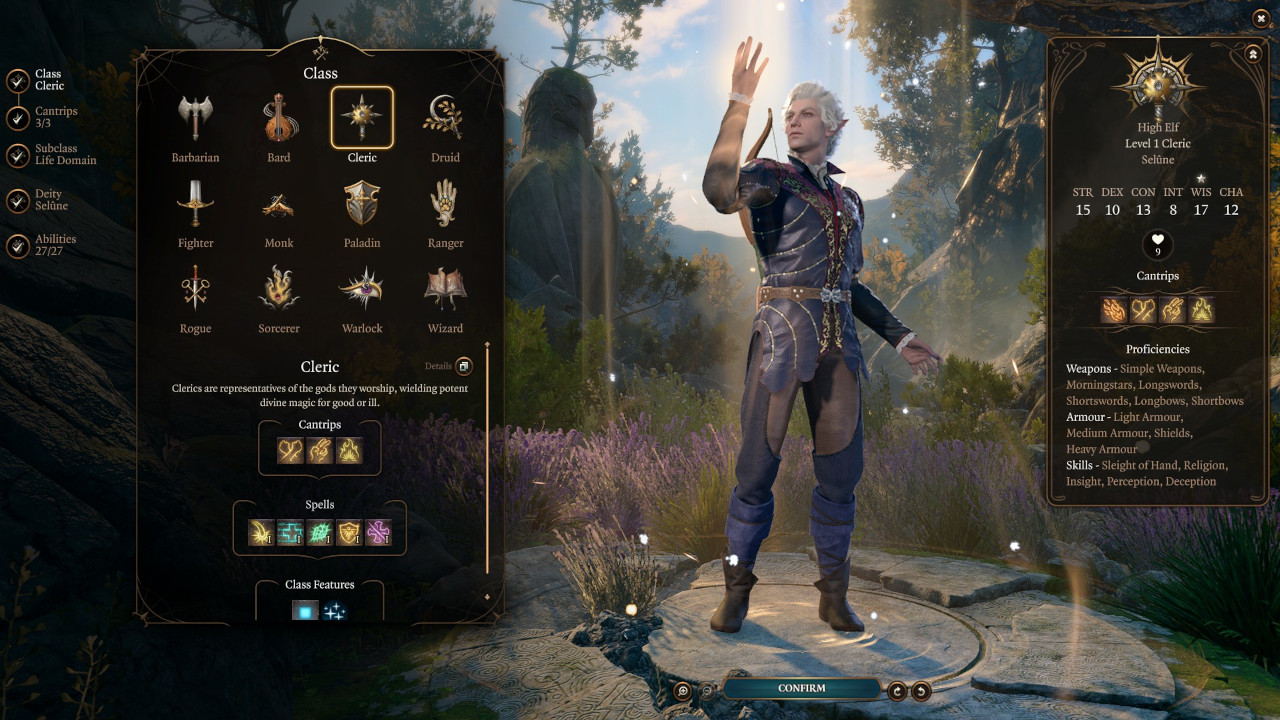Image resolution: width=1280 pixels, height=720 pixels.
Task: Select the Bard class icon
Action: click(278, 117)
